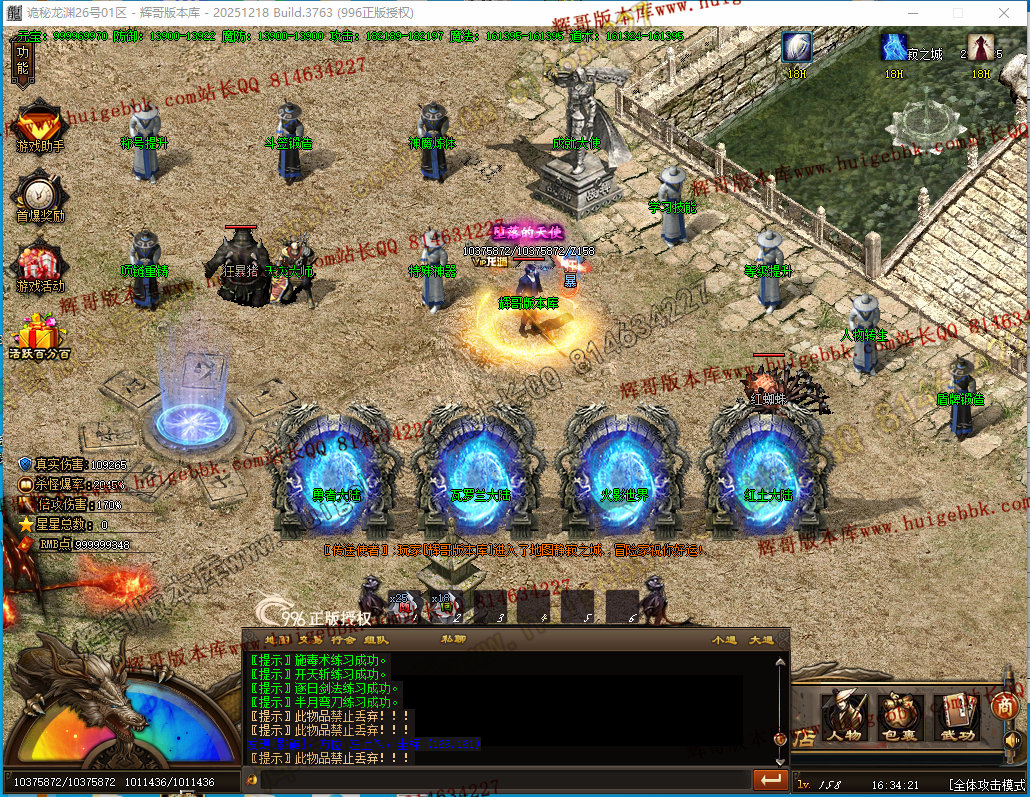The width and height of the screenshot is (1030, 797).
Task: Open the 游戏助手 game assistant
Action: 40,127
